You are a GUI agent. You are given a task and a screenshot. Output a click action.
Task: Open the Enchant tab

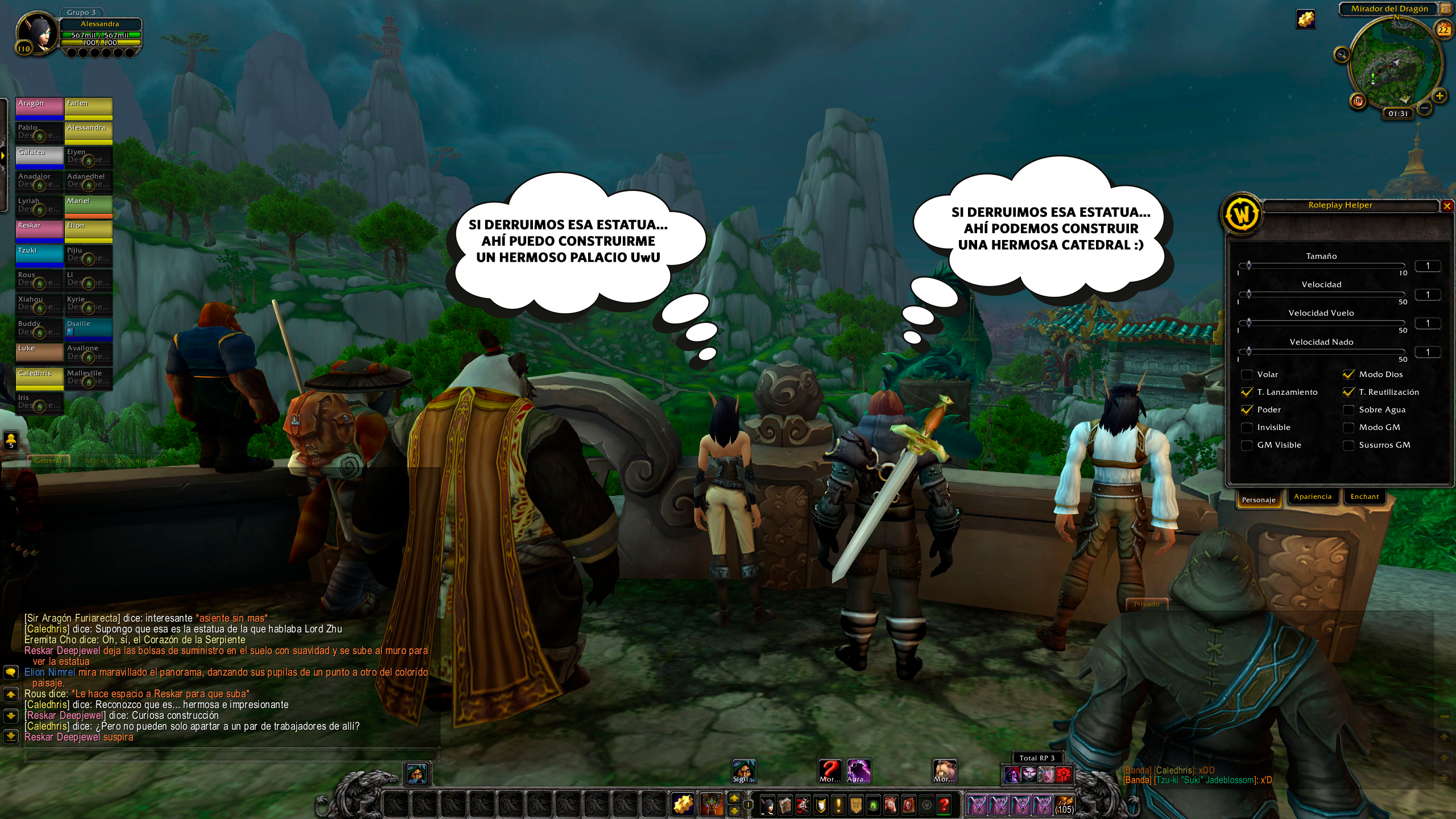click(x=1364, y=497)
